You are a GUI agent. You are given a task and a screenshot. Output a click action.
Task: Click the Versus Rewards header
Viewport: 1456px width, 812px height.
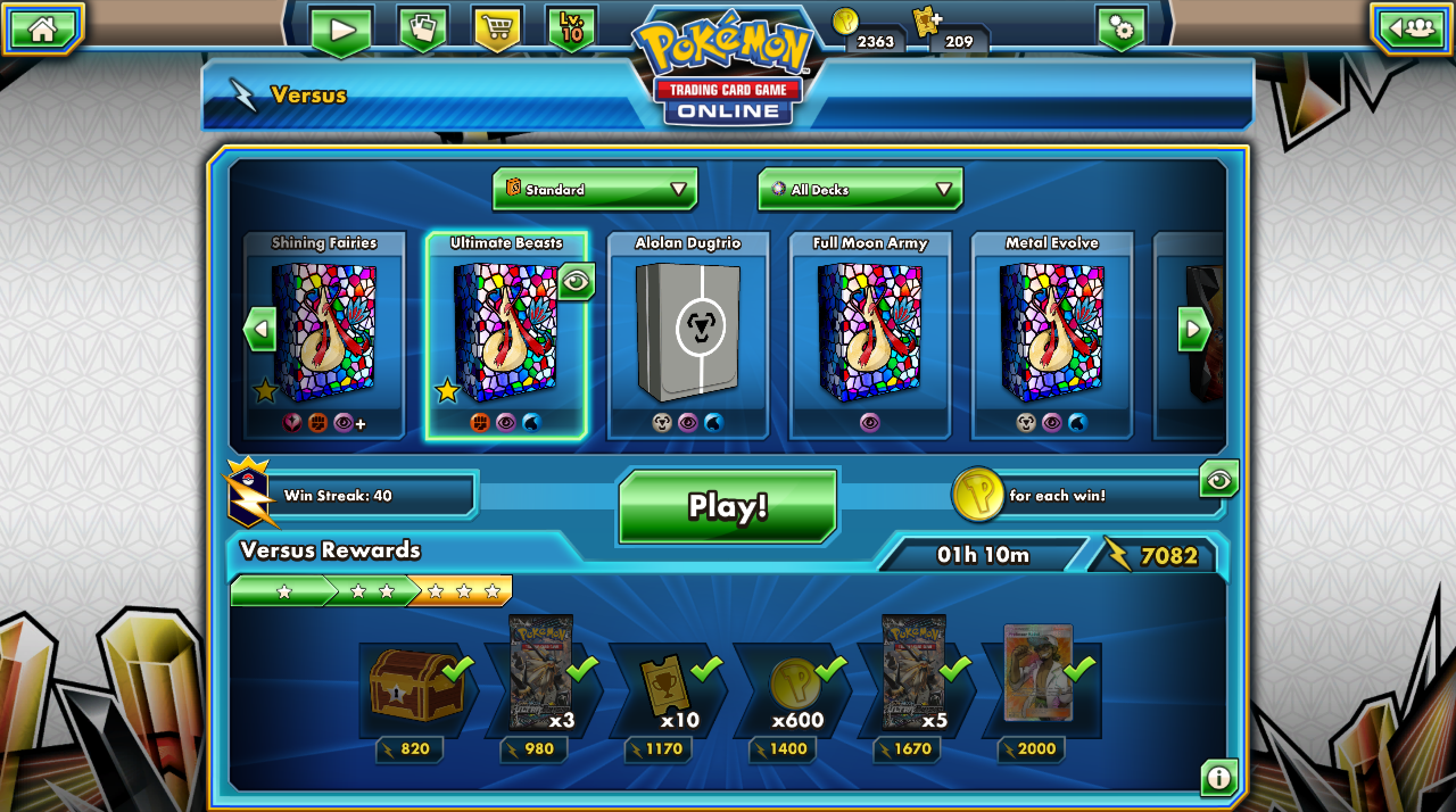click(330, 550)
